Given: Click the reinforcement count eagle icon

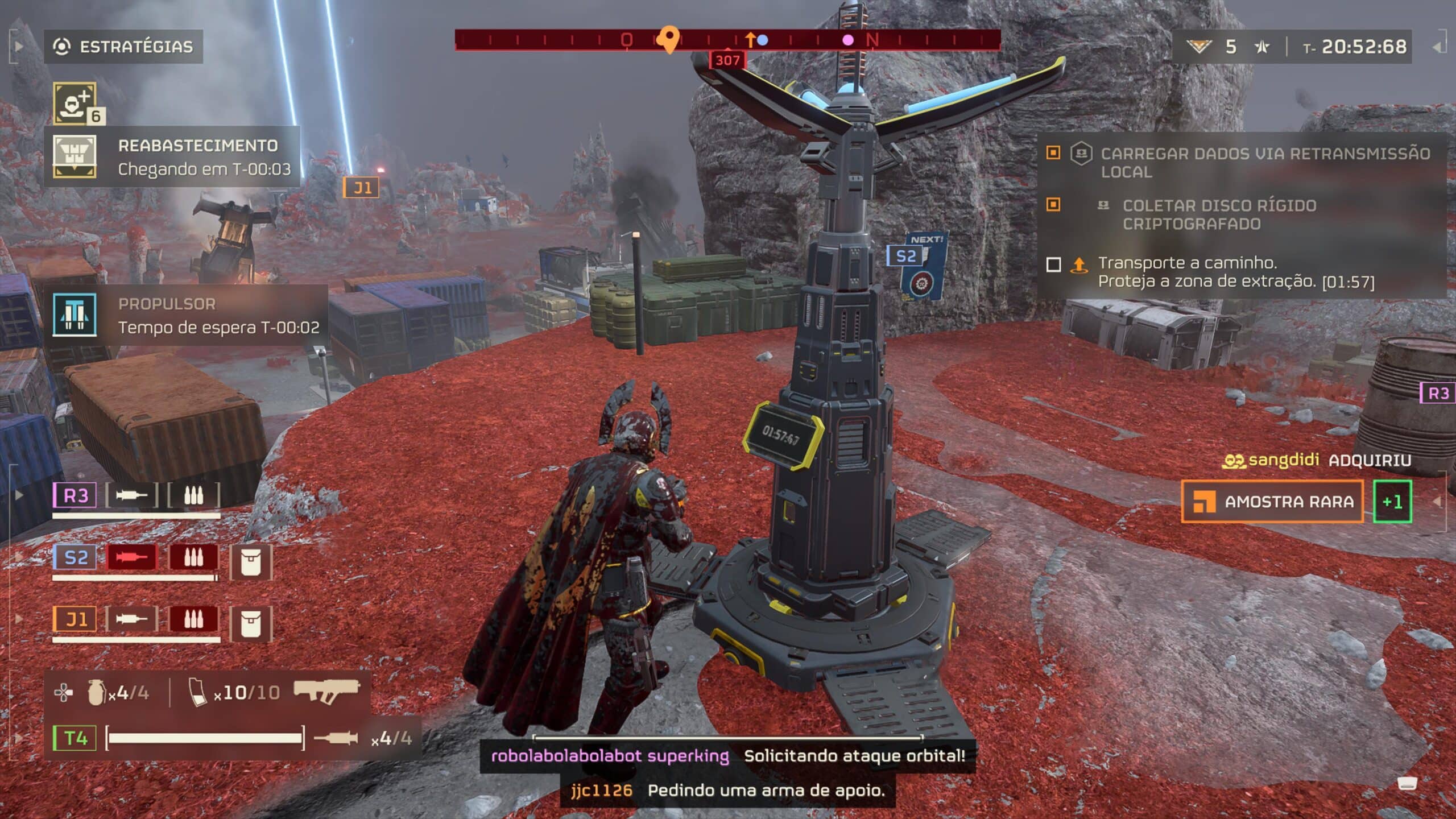Looking at the screenshot, I should (x=1199, y=47).
